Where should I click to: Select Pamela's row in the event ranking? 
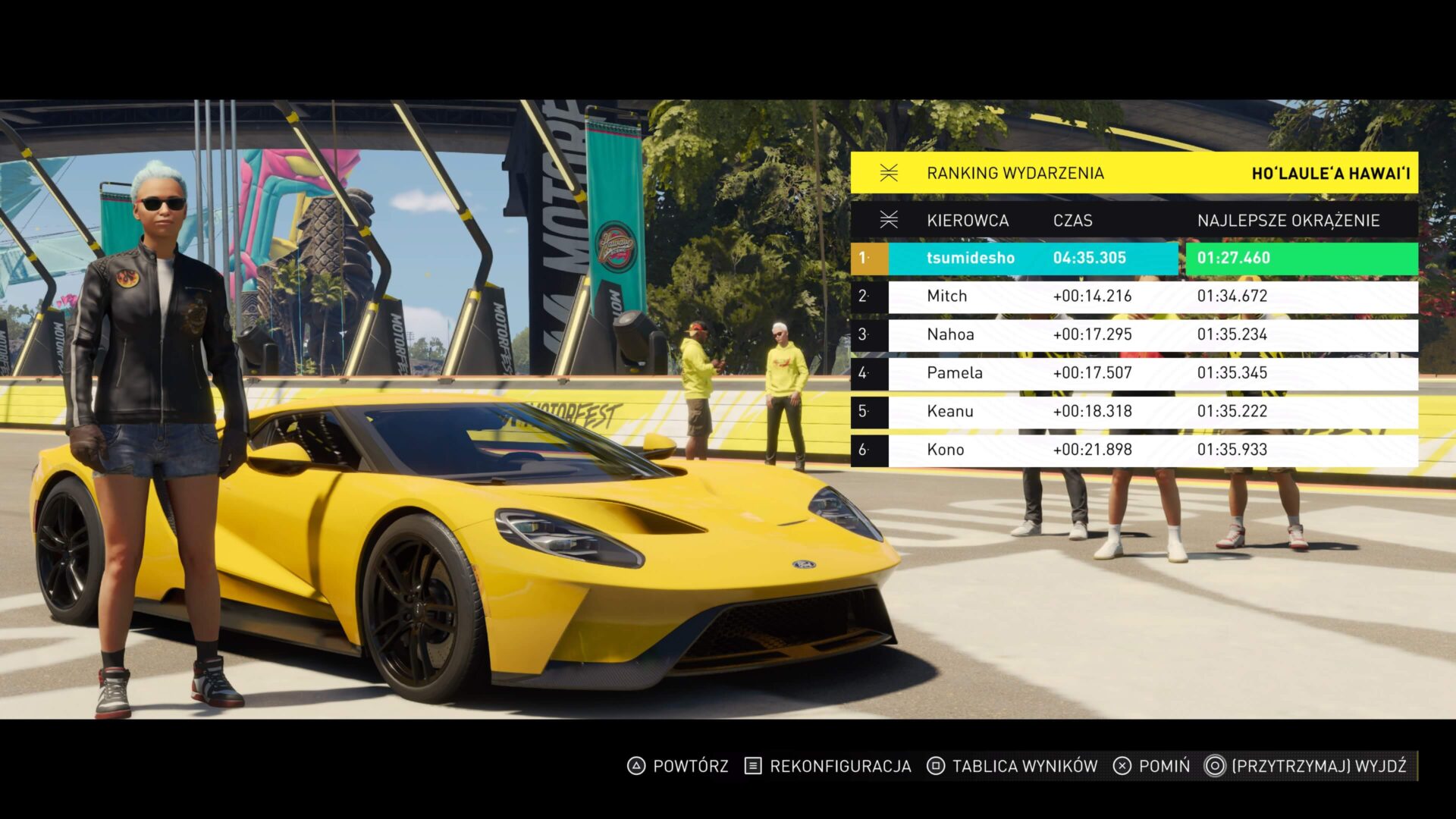pos(1134,373)
